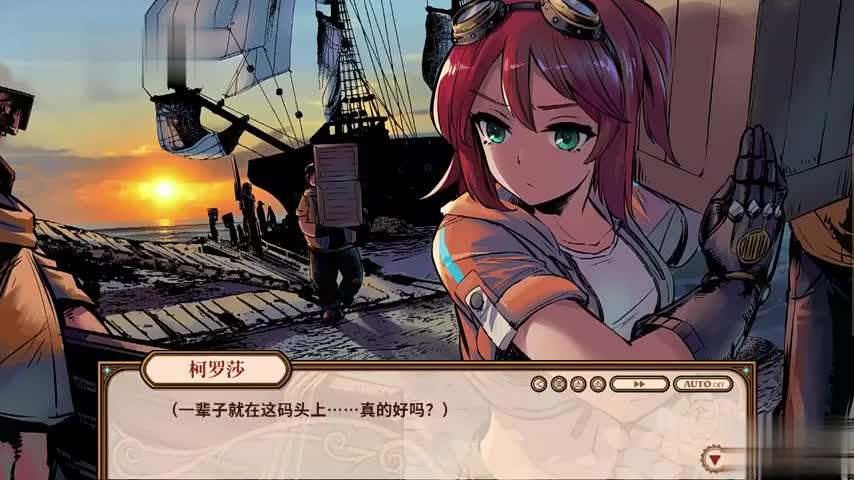Image resolution: width=854 pixels, height=480 pixels.
Task: Toggle the AUTO play button
Action: coord(702,383)
